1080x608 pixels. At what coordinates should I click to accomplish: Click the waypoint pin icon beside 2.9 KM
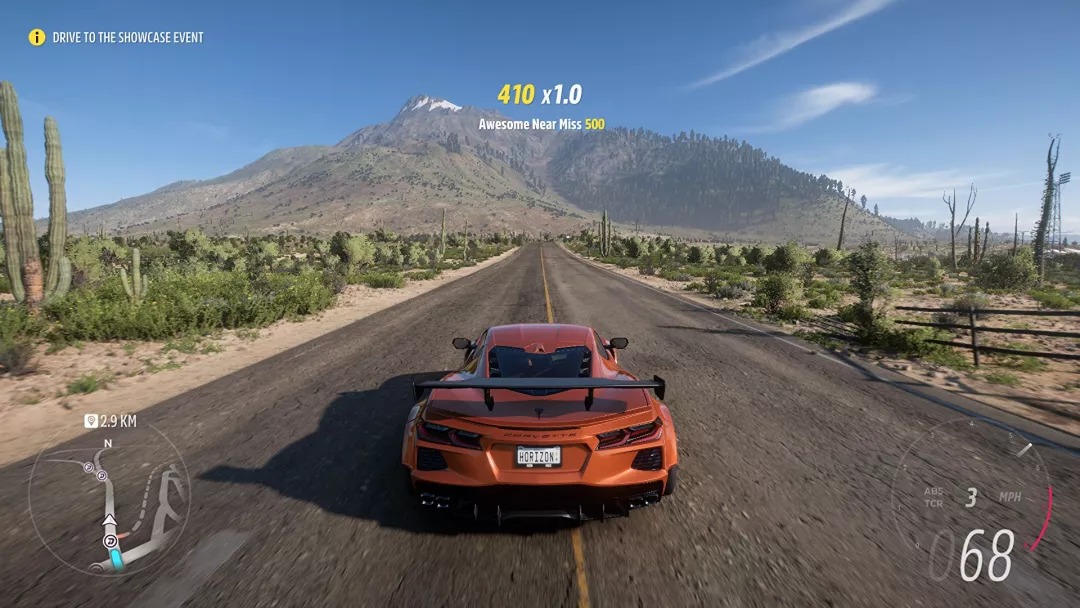[91, 421]
